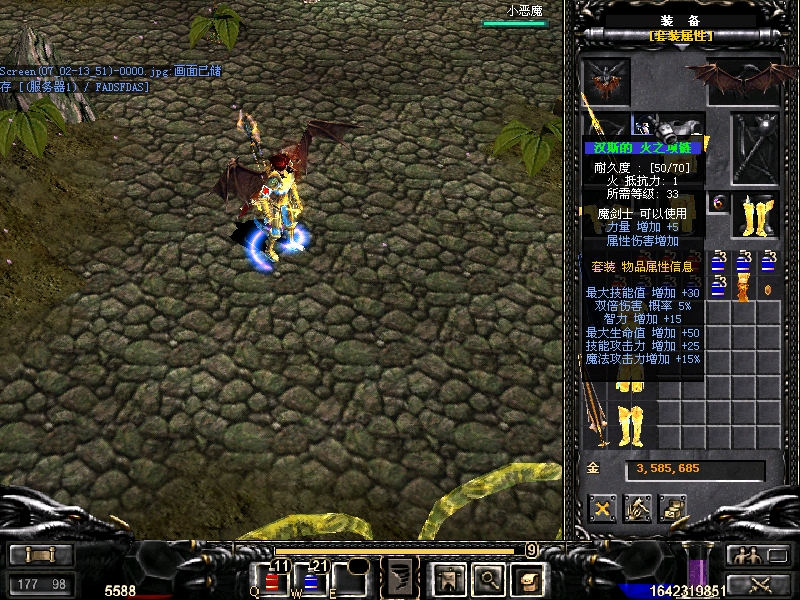800x600 pixels.
Task: Open the character info button on the bar
Action: (446, 578)
